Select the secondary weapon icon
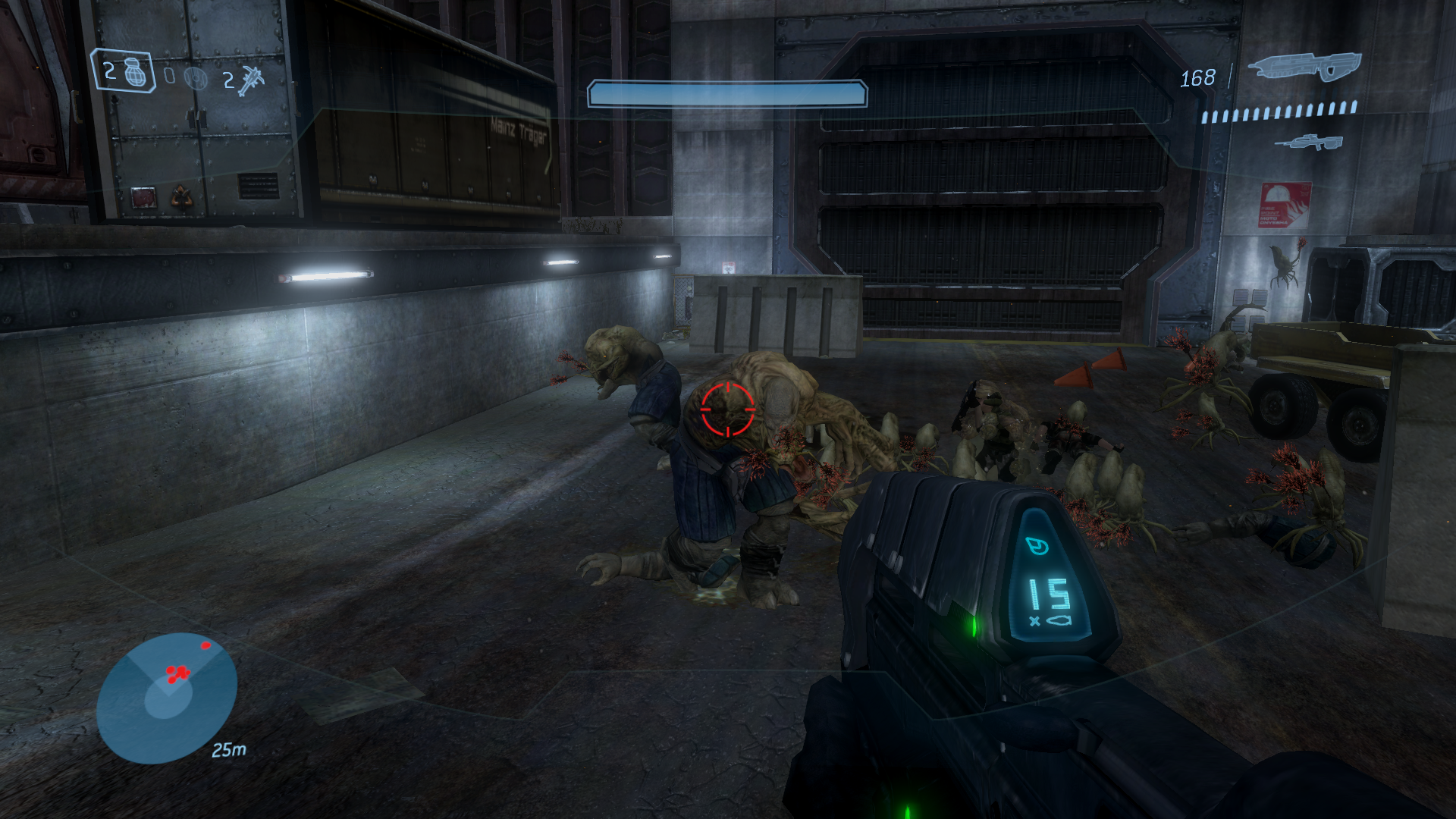This screenshot has height=819, width=1456. pyautogui.click(x=1309, y=142)
